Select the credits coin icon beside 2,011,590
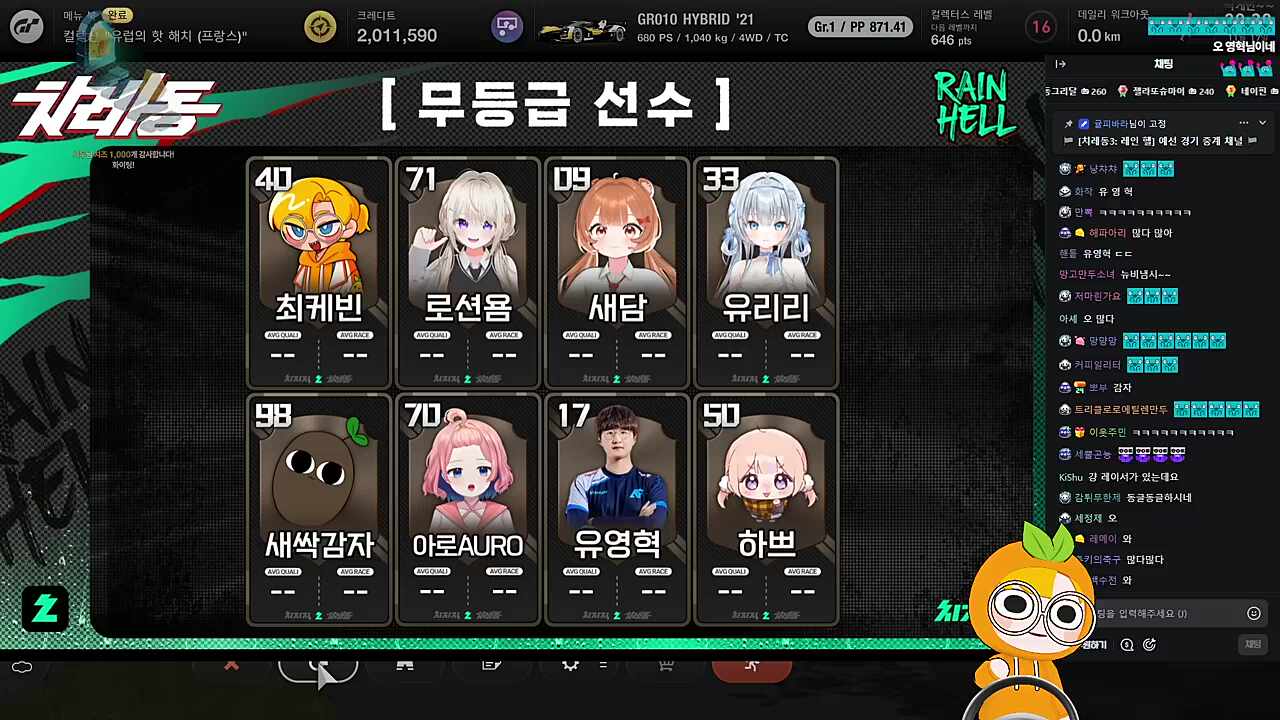This screenshot has height=720, width=1280. coord(318,27)
